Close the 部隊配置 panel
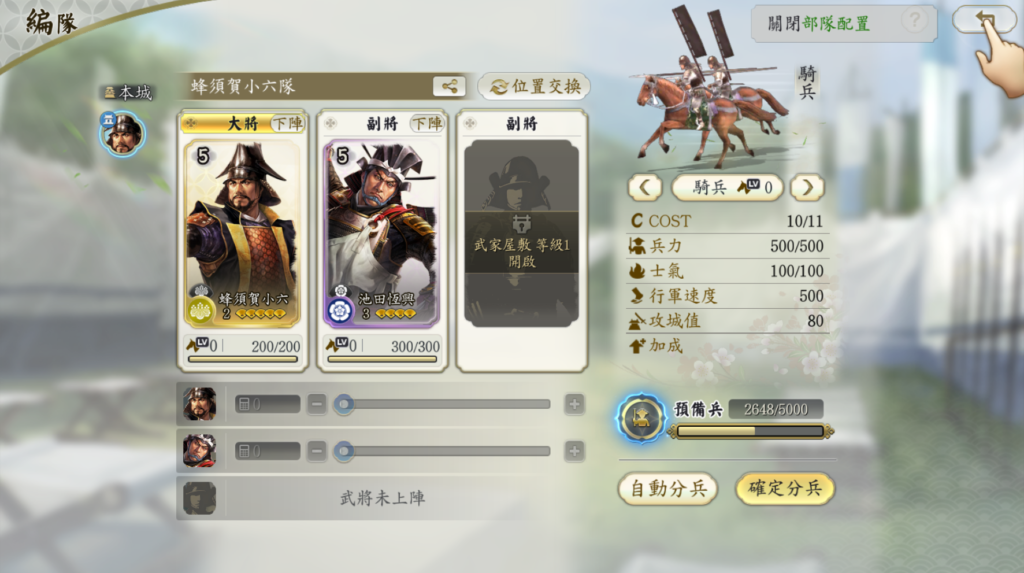The width and height of the screenshot is (1024, 573). click(x=819, y=23)
